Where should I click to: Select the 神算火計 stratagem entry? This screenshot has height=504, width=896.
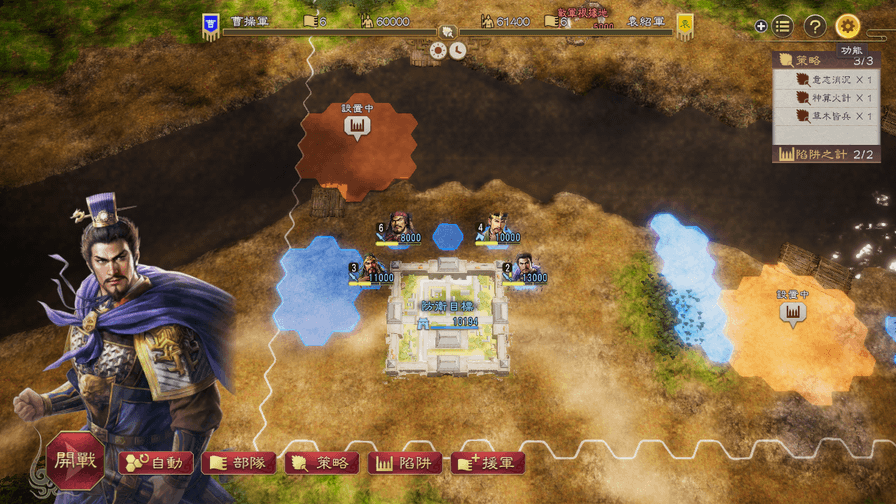(829, 98)
